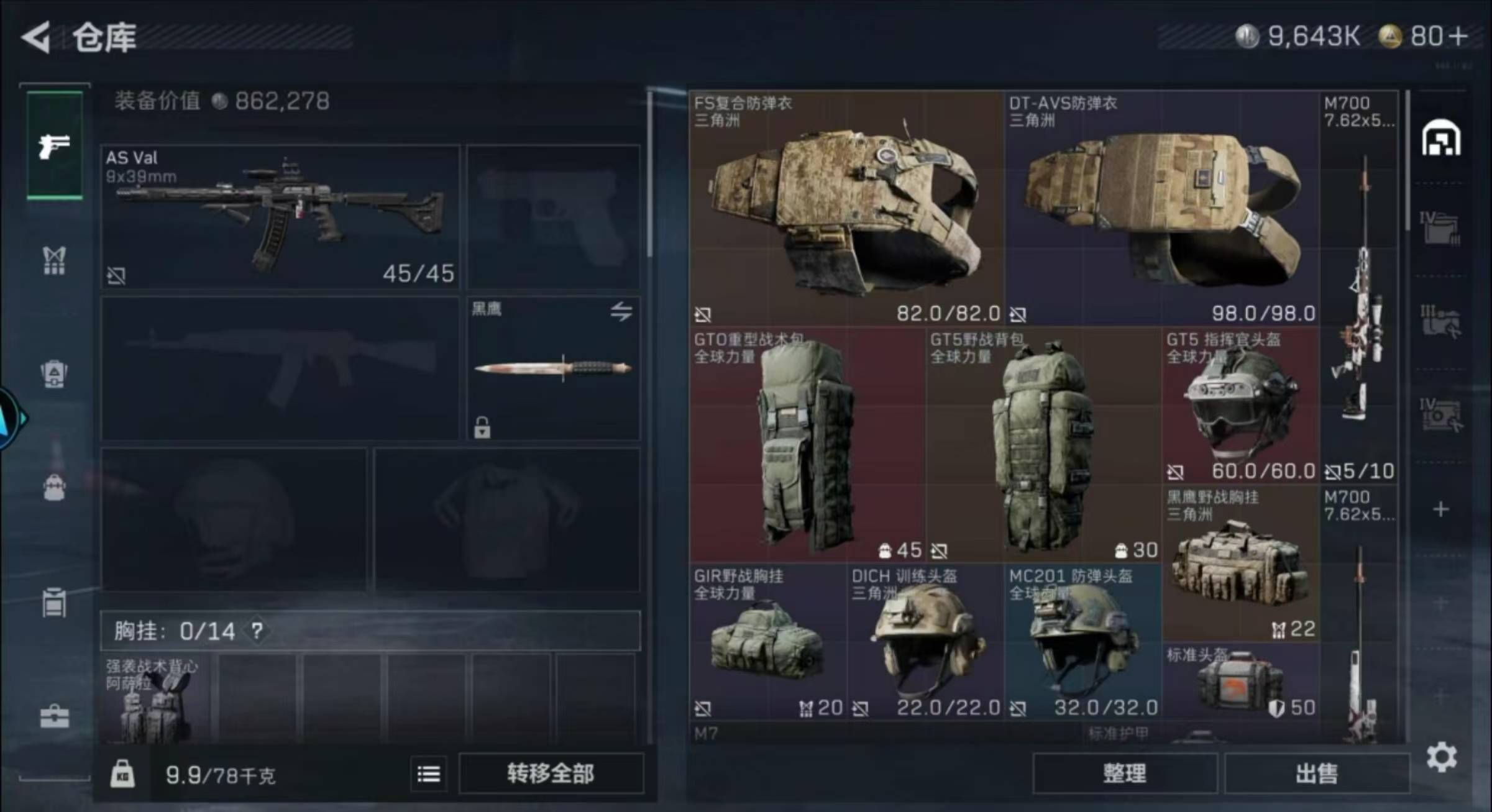
Task: Open the list view icon button
Action: tap(428, 774)
